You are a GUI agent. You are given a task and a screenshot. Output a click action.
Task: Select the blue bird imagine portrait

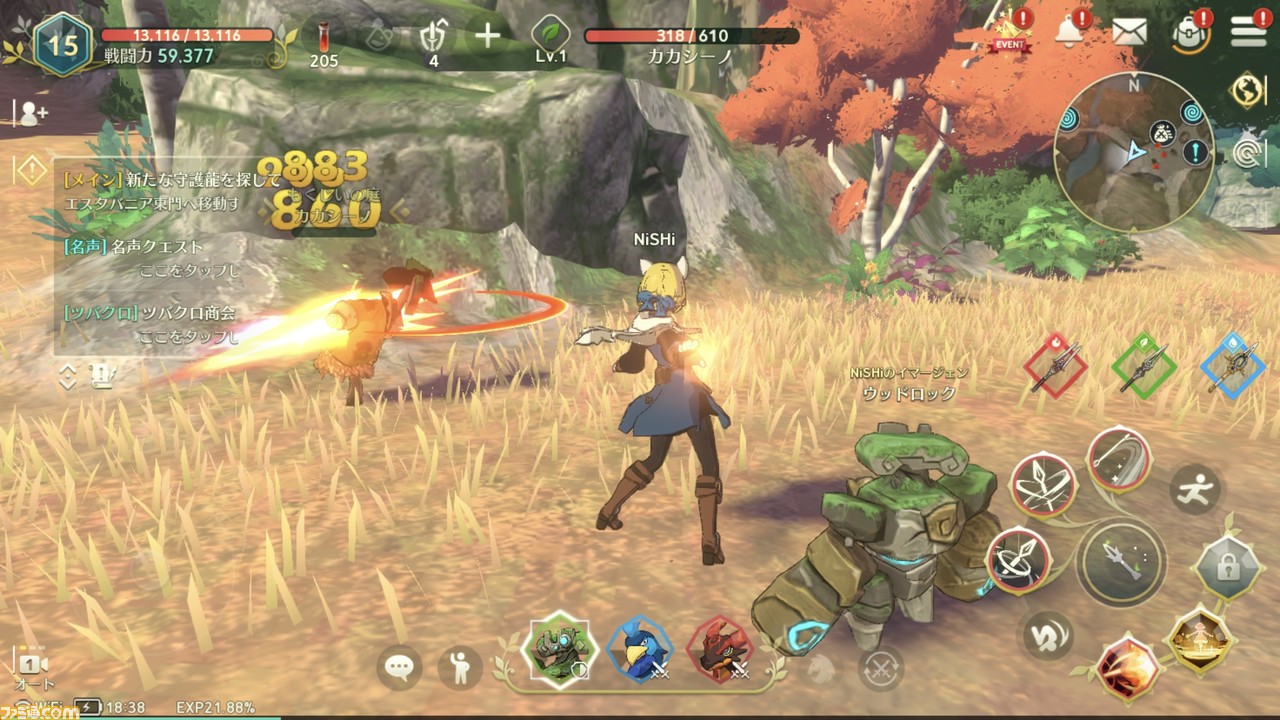tap(640, 650)
